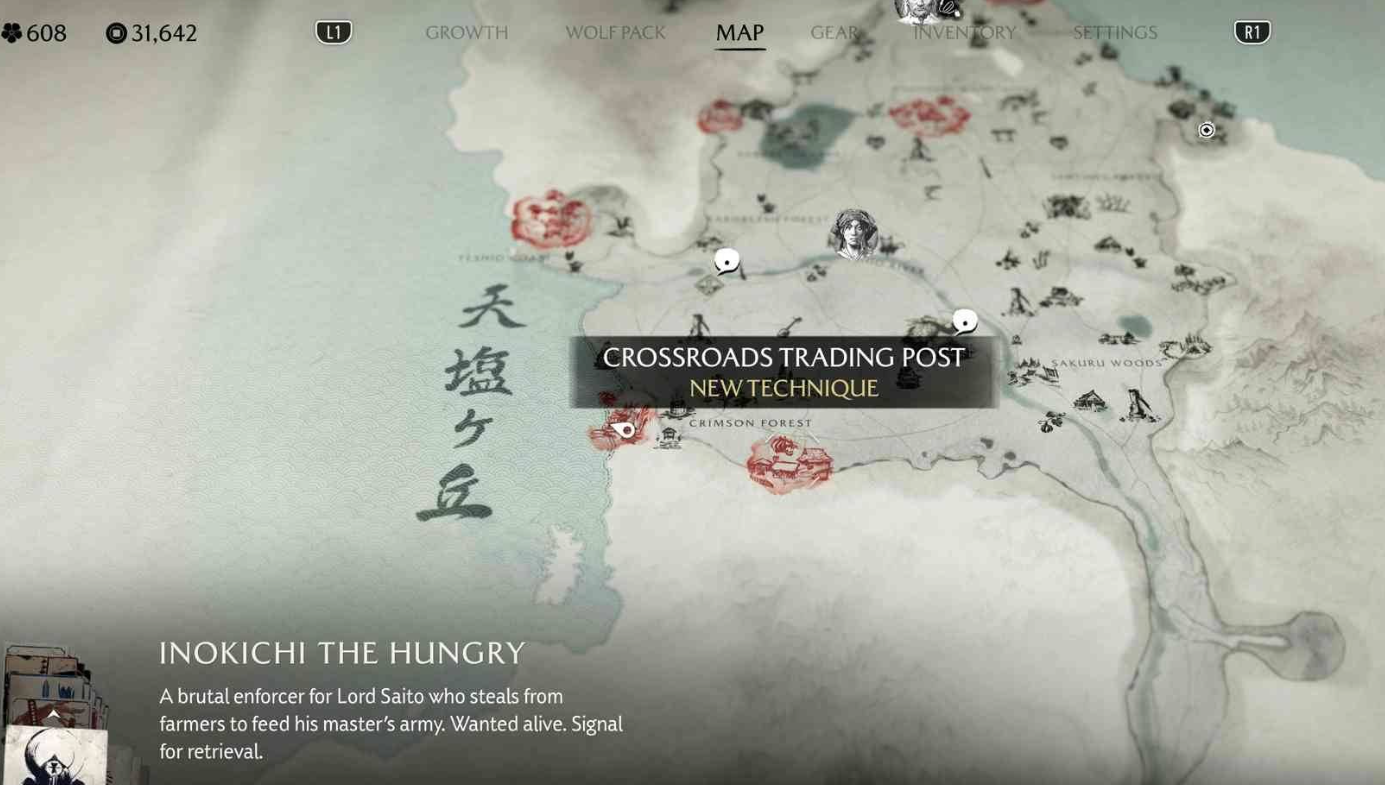Select the circular objective marker on the northeast coast
The image size is (1385, 785).
[x=1205, y=130]
